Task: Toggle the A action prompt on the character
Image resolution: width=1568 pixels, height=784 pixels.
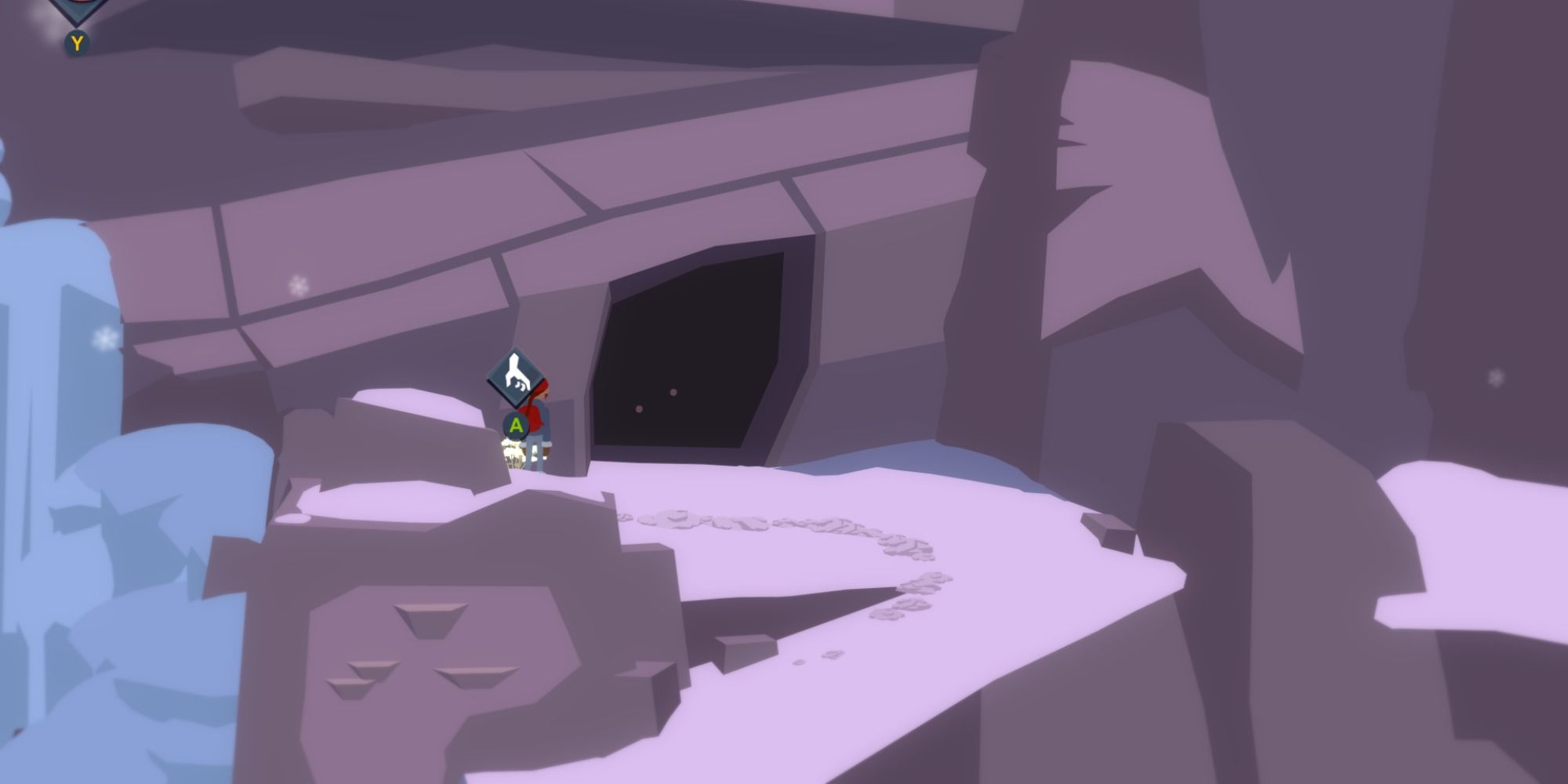Action: pos(515,426)
